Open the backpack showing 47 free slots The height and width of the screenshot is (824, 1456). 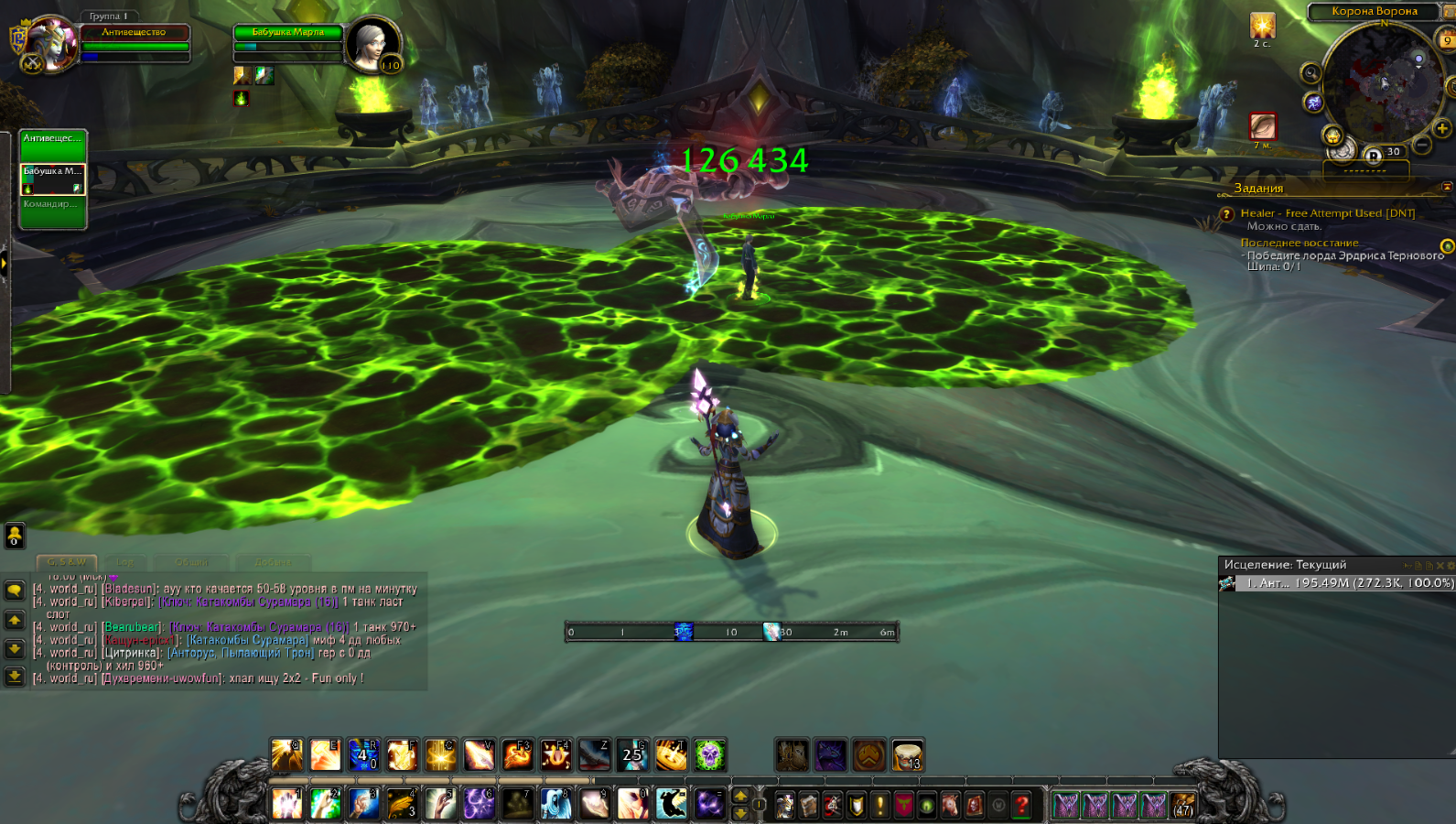1183,805
